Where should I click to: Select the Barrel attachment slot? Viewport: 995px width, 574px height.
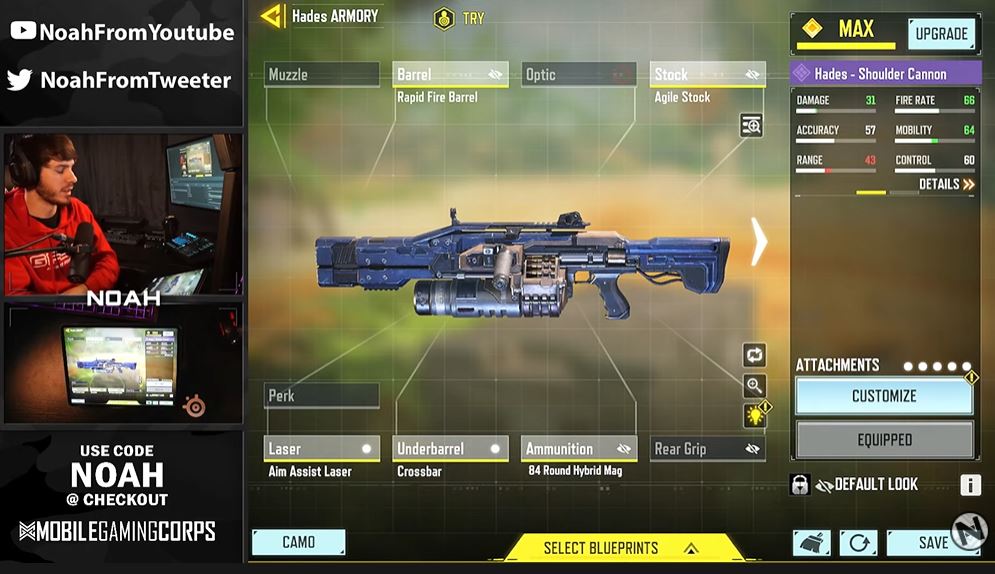click(x=450, y=75)
